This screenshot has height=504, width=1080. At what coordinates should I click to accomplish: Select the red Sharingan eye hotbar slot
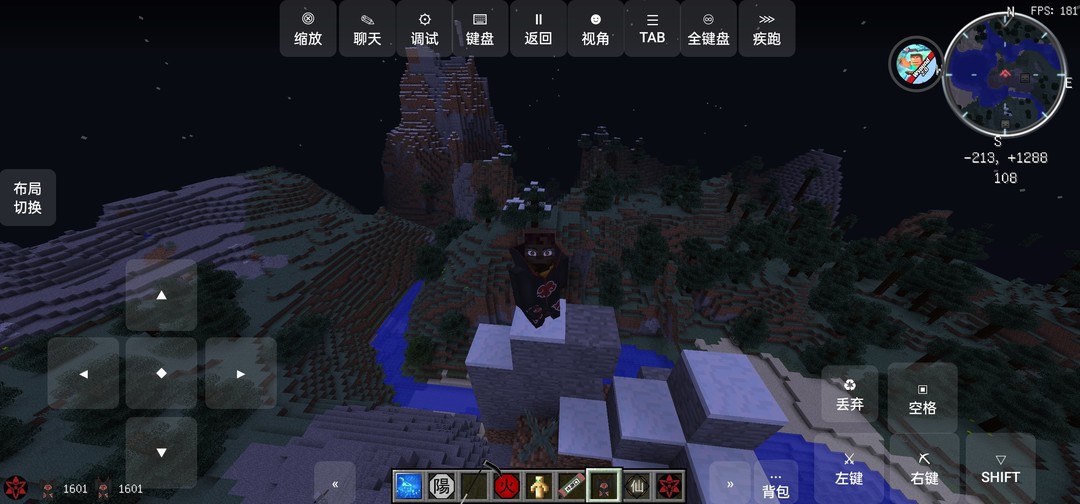(x=668, y=486)
